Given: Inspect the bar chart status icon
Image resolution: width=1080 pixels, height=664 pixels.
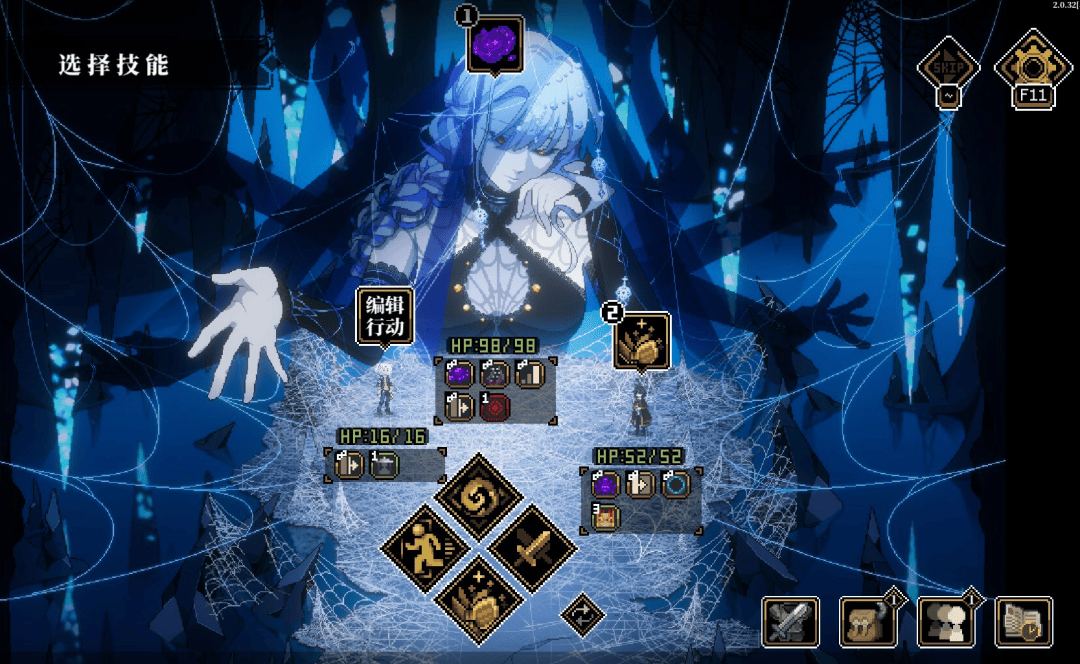Looking at the screenshot, I should click(x=530, y=375).
